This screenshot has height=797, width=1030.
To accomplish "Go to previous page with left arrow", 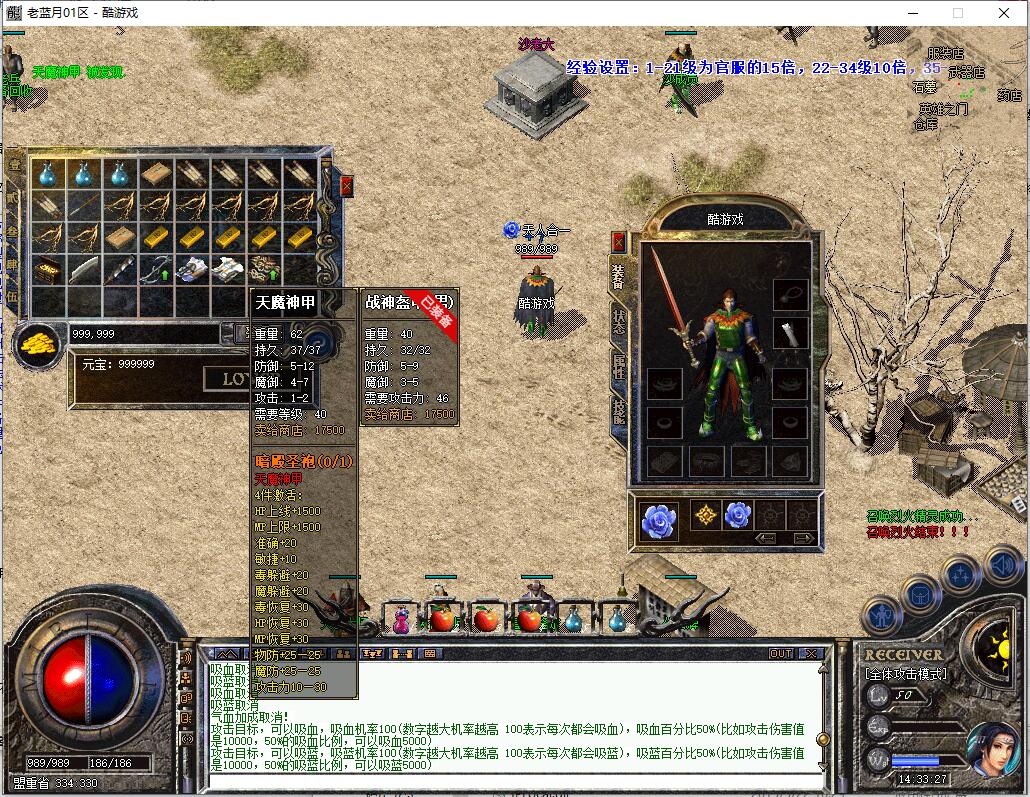I will (767, 538).
